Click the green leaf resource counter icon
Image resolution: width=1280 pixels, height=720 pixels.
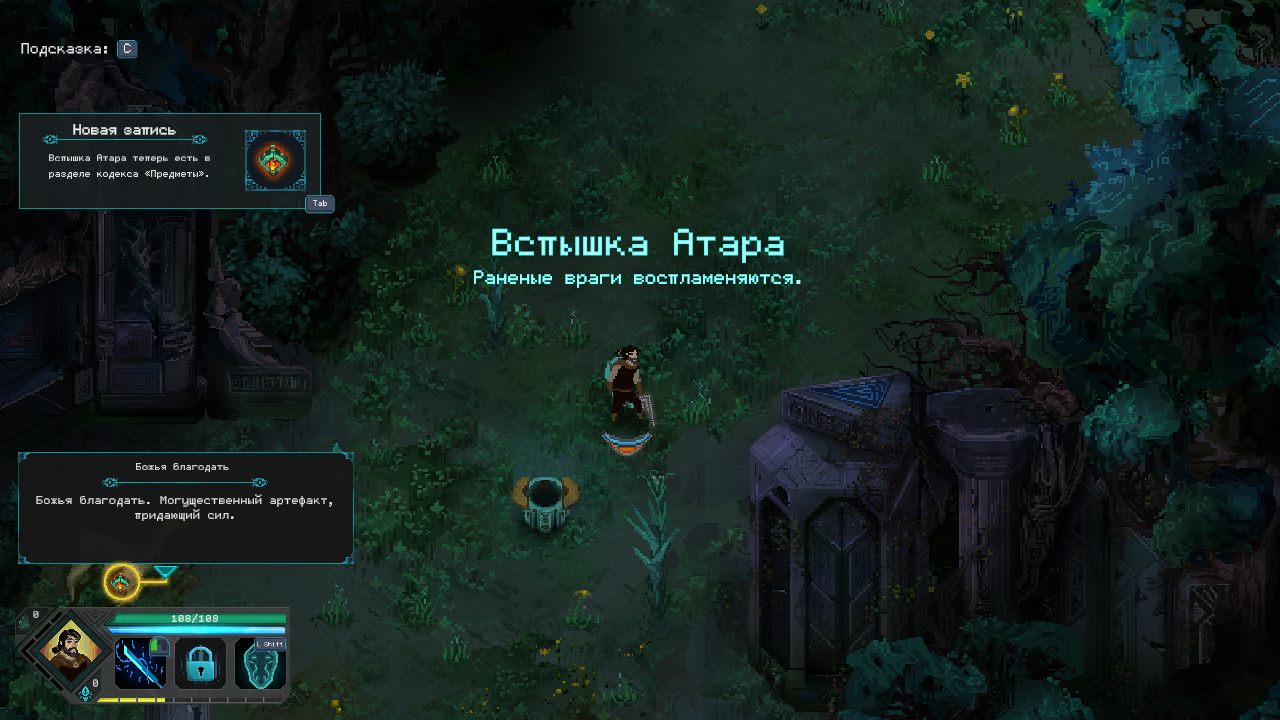tap(23, 623)
